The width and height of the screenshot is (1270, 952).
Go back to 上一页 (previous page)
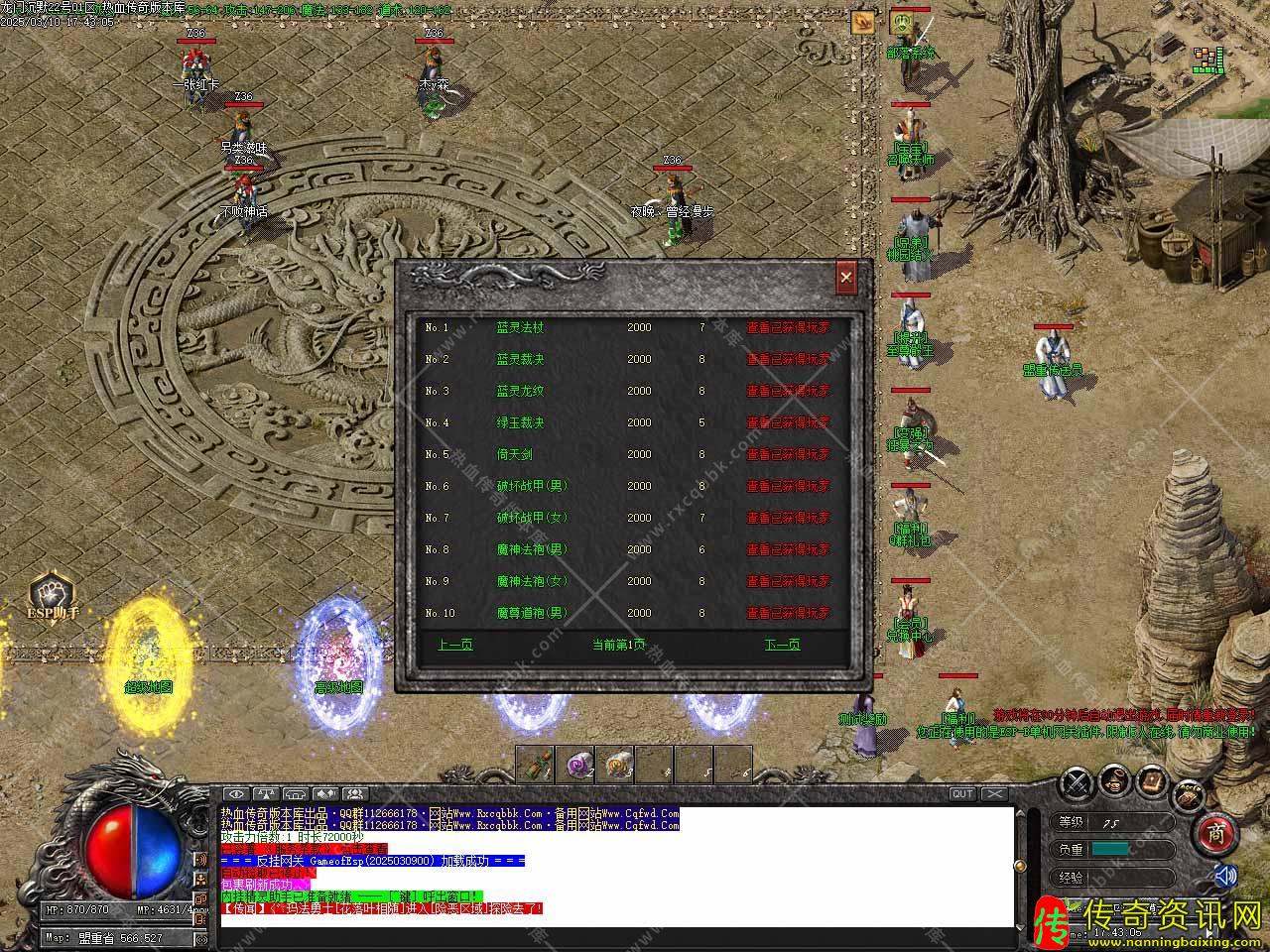pyautogui.click(x=455, y=645)
